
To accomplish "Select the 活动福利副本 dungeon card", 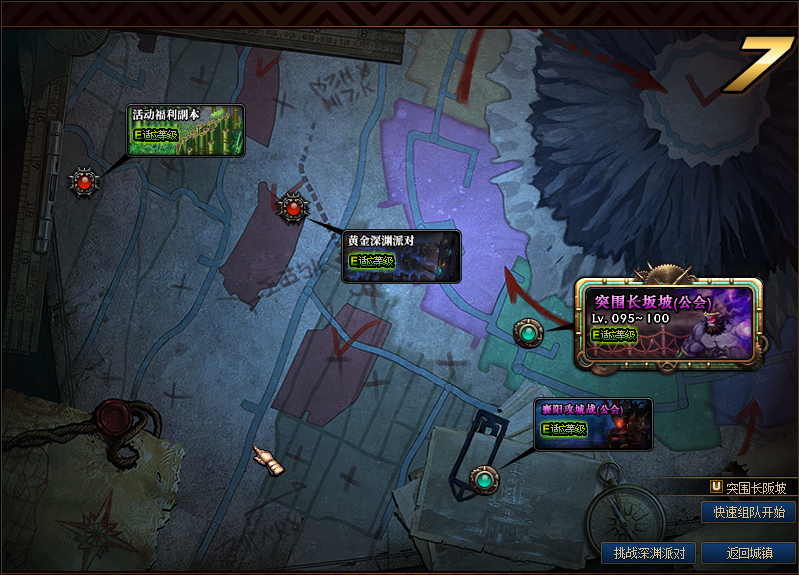I will coord(186,131).
